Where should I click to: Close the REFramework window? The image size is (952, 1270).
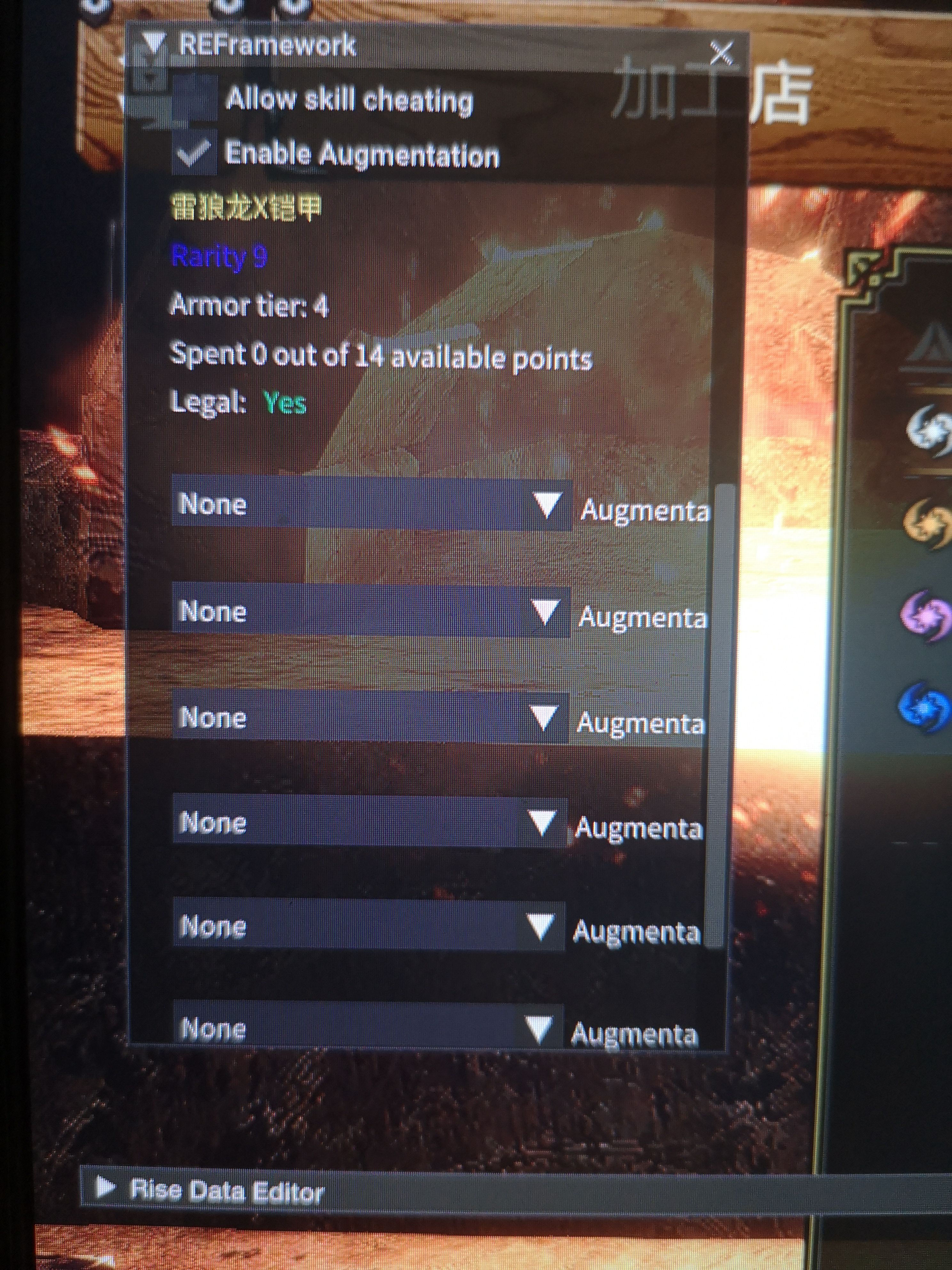(721, 53)
